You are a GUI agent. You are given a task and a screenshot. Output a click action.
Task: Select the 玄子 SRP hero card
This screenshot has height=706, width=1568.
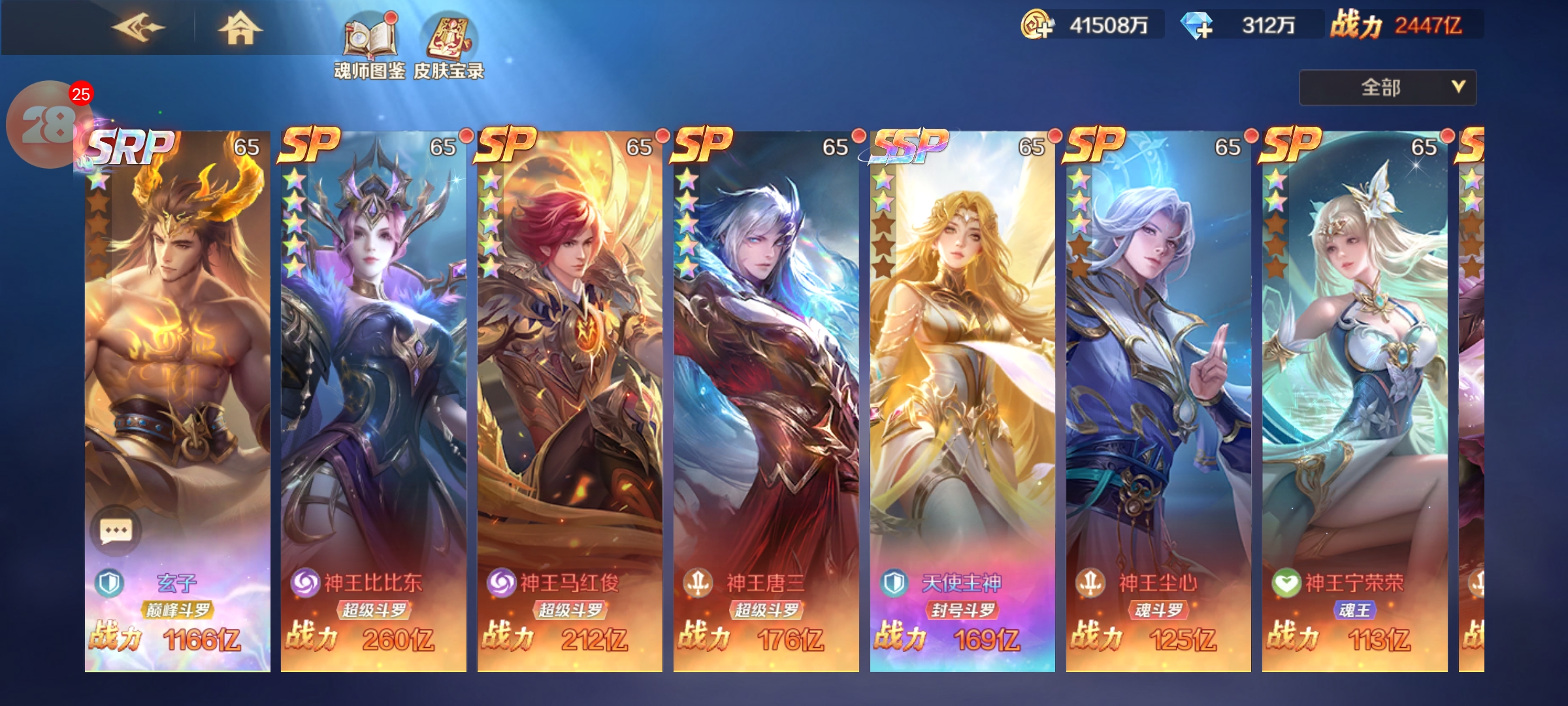(177, 392)
